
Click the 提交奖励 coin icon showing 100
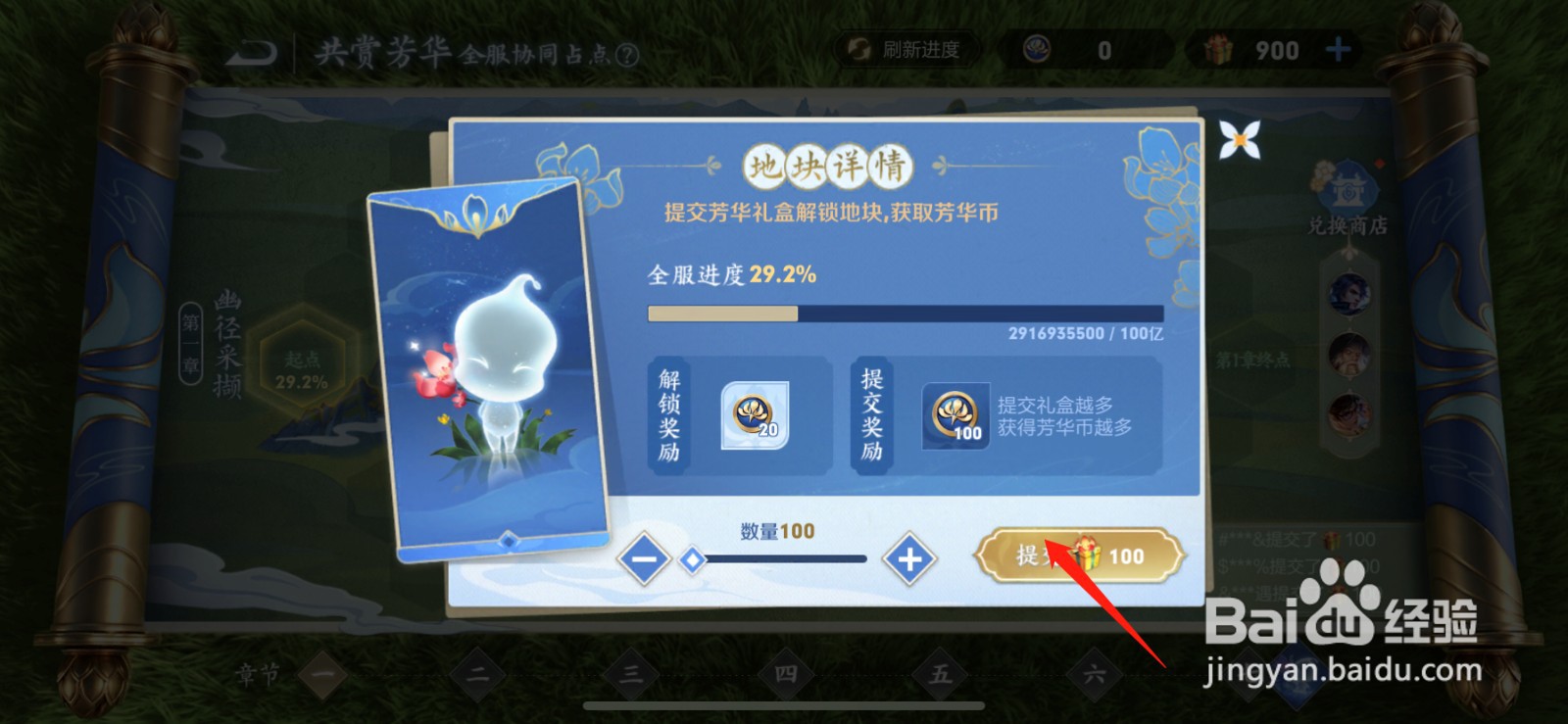pos(958,415)
